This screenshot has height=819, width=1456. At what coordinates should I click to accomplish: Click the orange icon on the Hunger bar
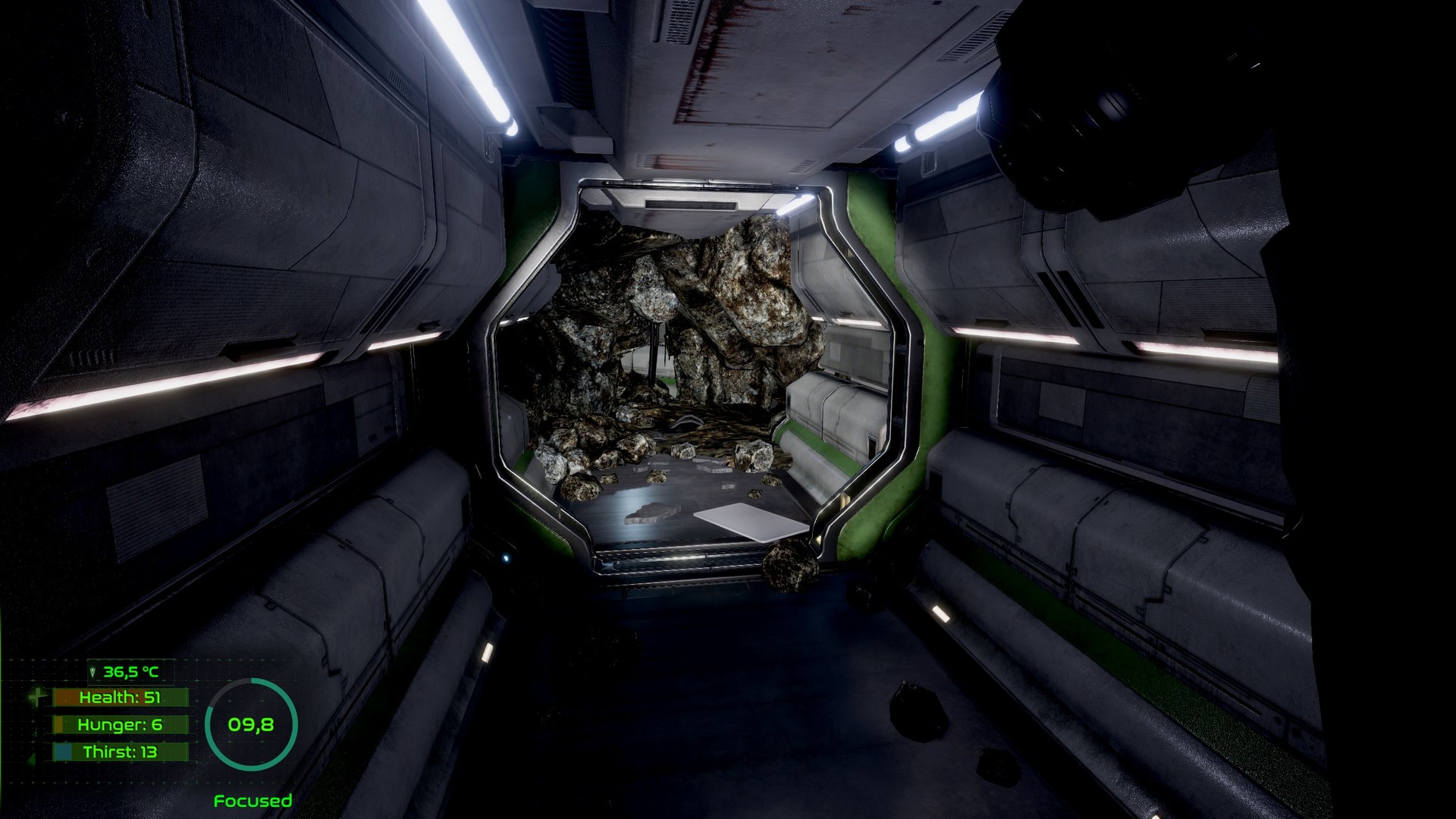[59, 725]
